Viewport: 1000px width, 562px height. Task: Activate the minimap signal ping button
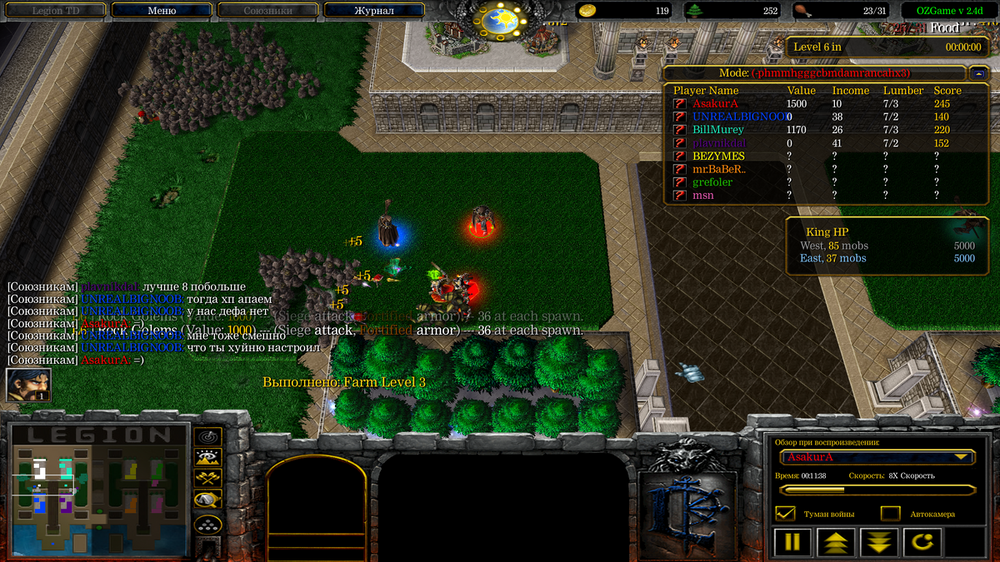tap(208, 437)
